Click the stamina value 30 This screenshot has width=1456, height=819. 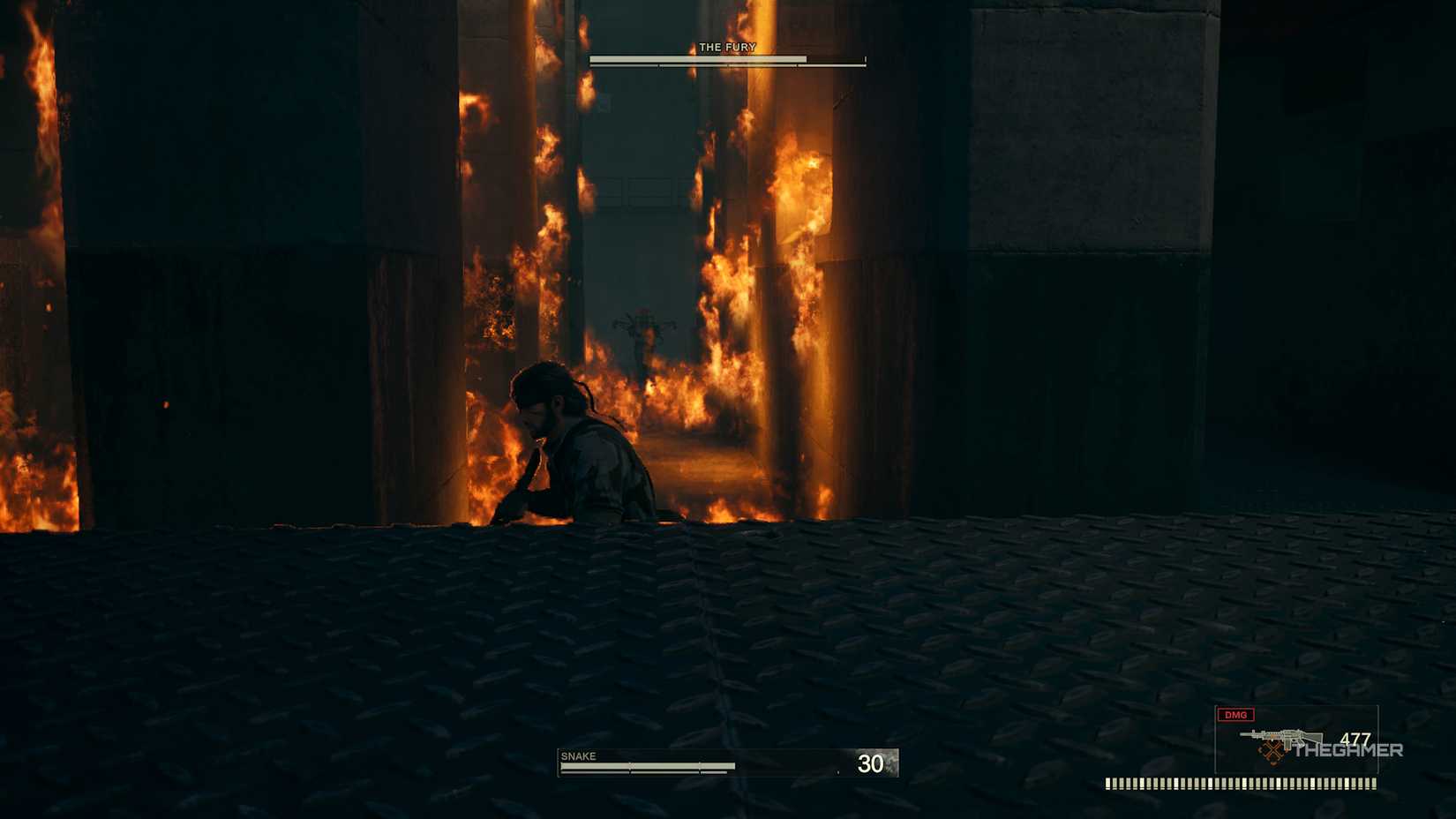[x=872, y=764]
